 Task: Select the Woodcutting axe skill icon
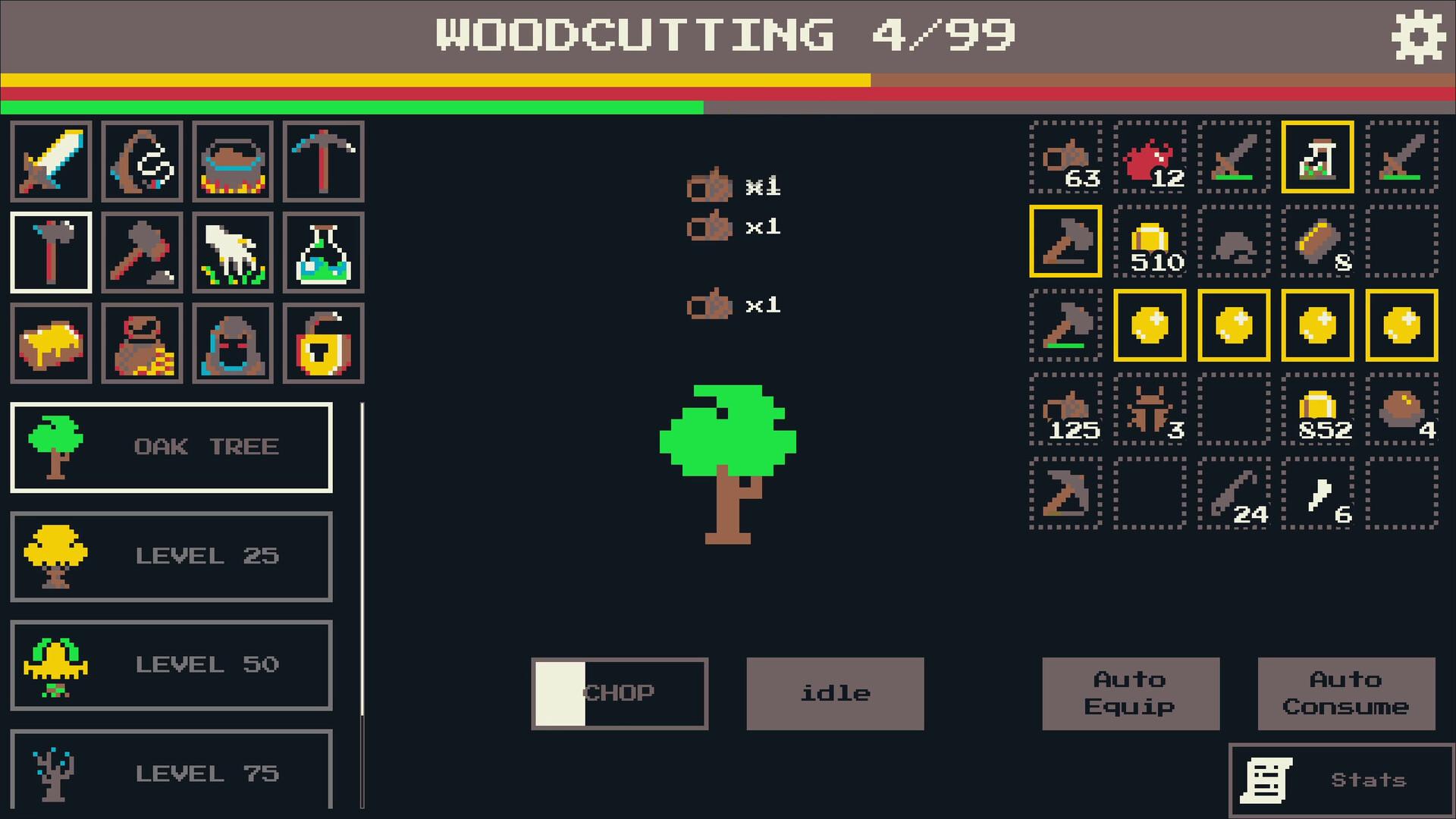[50, 253]
